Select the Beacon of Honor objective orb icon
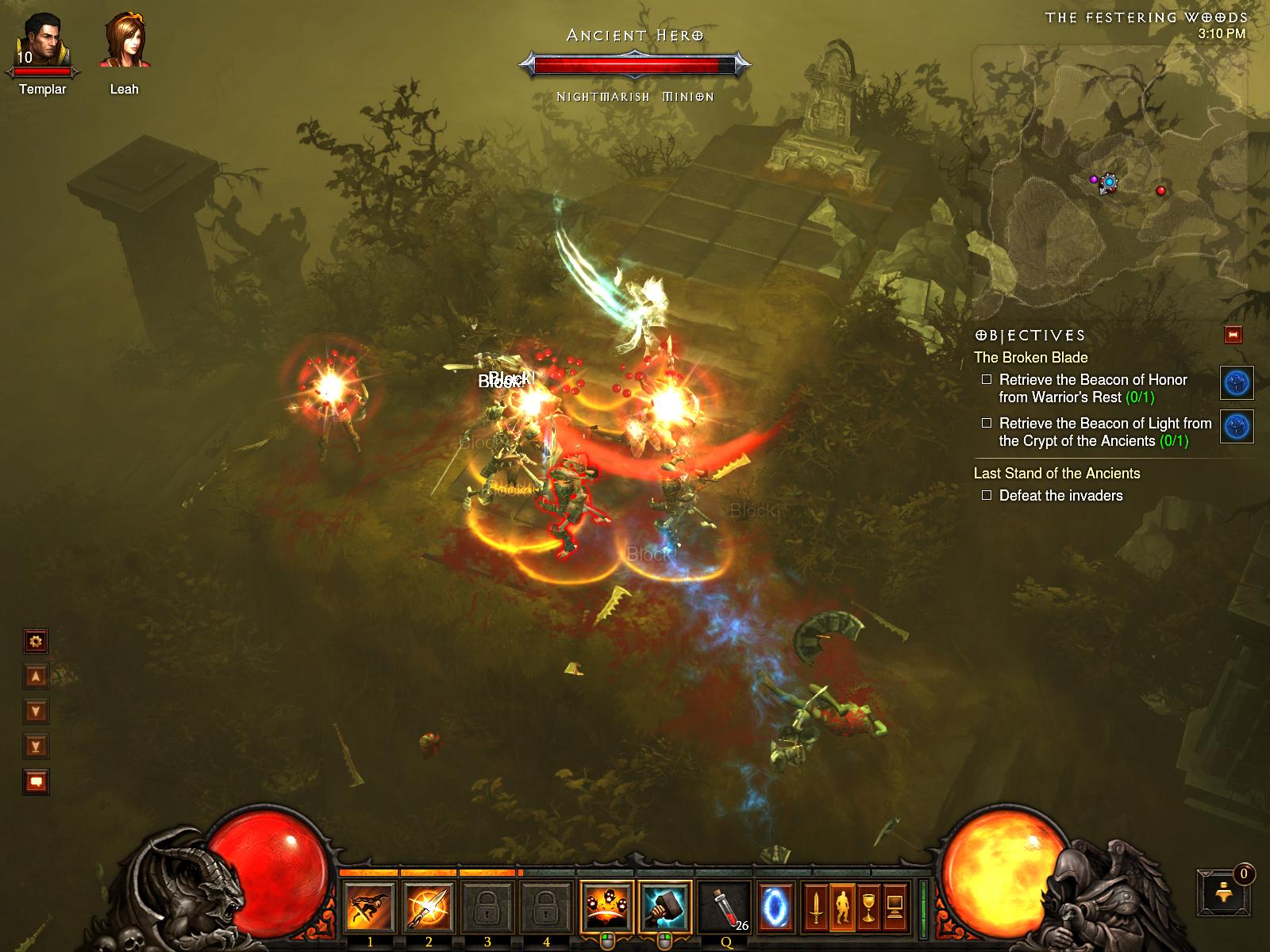Screen dimensions: 1270x952 click(x=1237, y=382)
